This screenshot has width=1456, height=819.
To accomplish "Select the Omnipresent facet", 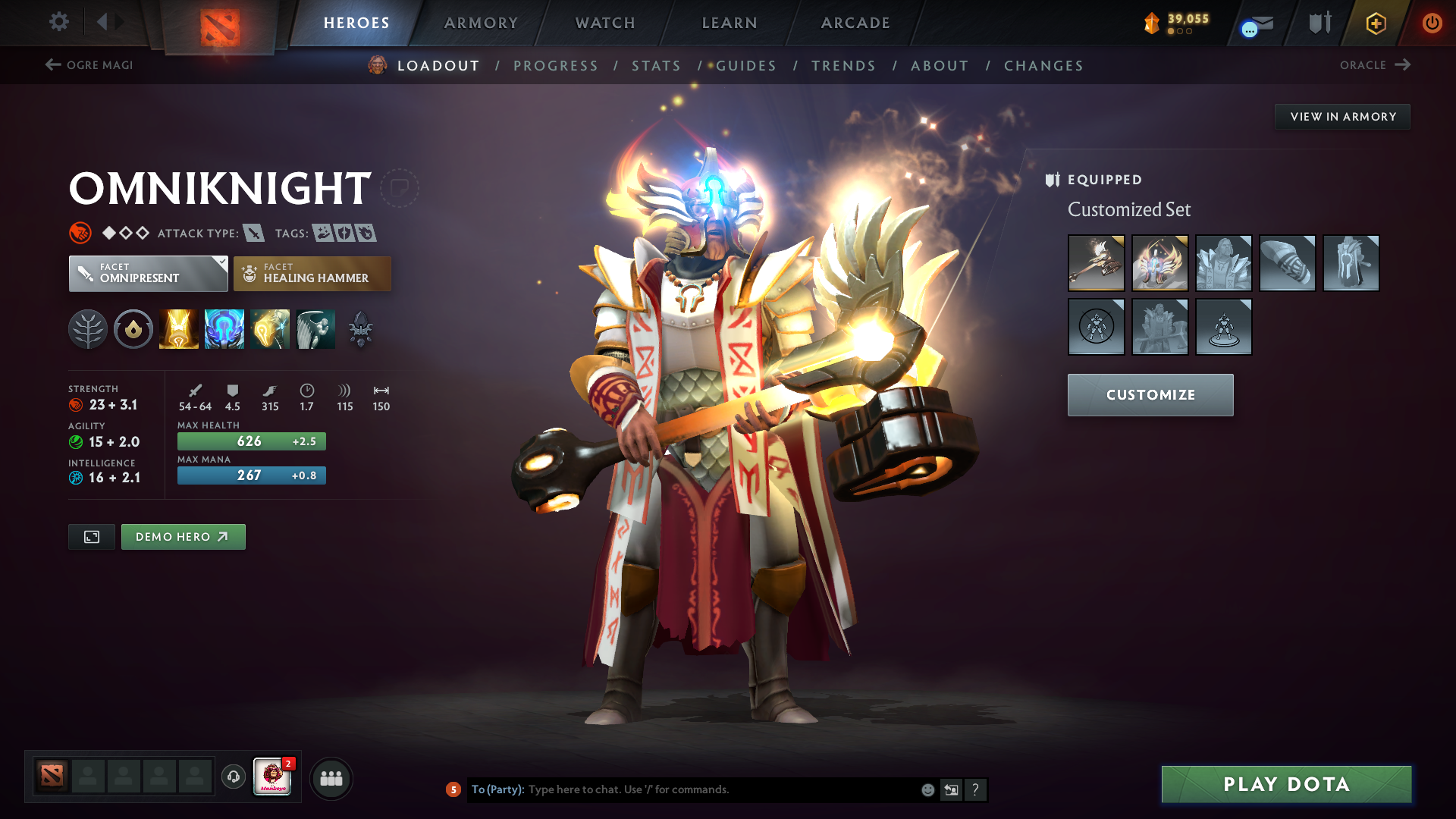I will [x=148, y=274].
